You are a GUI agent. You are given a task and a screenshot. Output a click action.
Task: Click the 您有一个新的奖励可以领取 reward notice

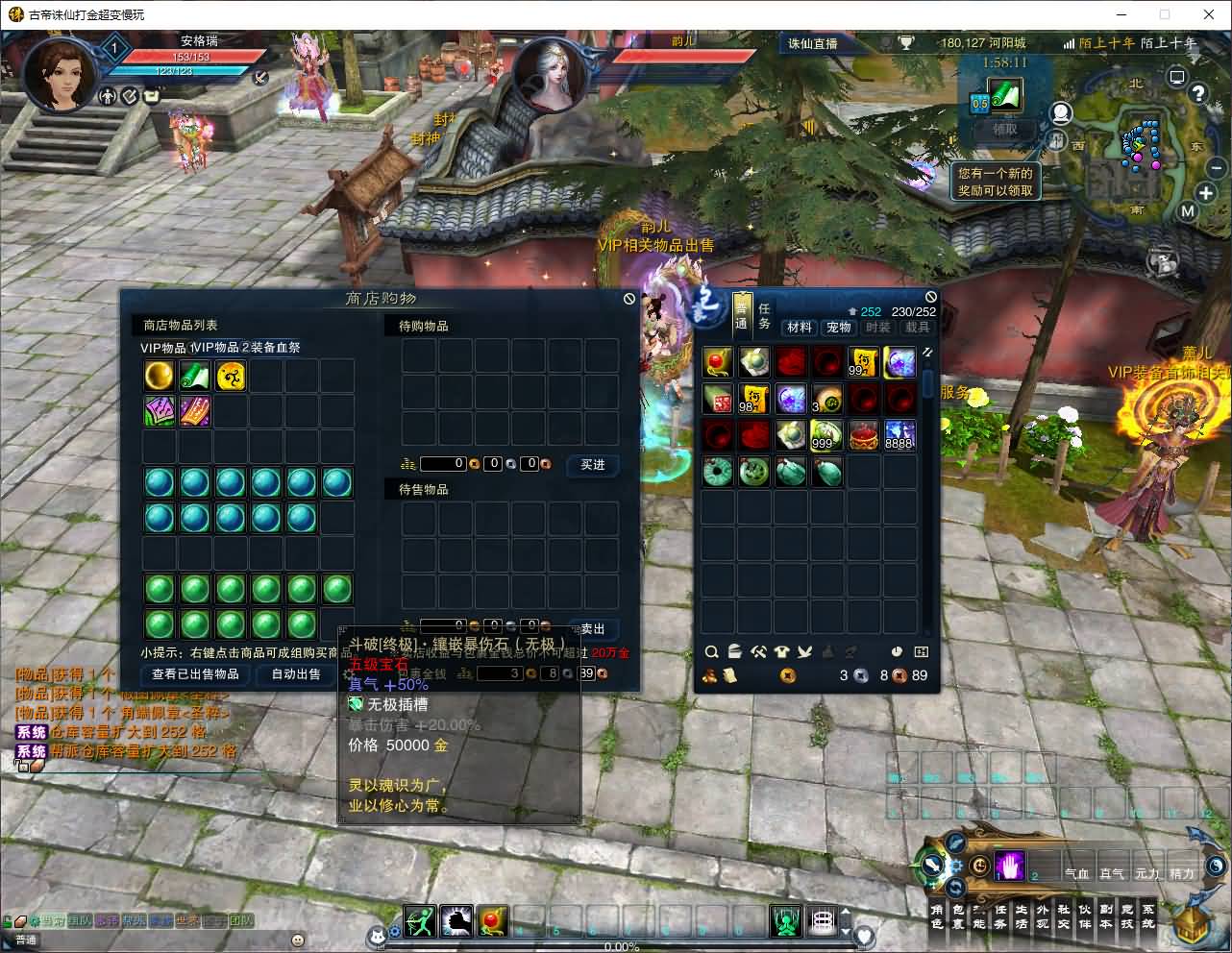click(995, 182)
